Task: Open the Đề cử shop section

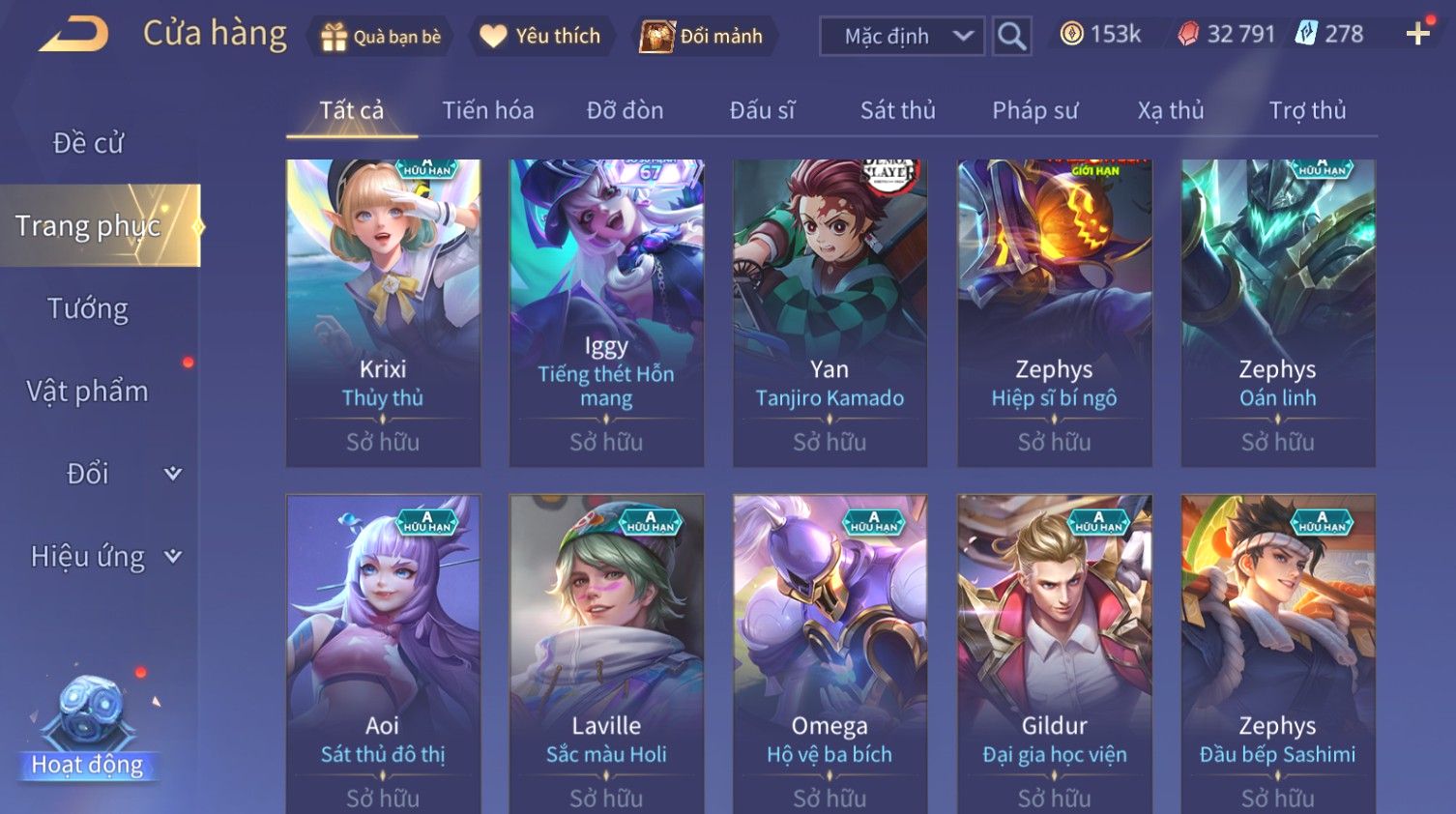Action: (x=88, y=143)
